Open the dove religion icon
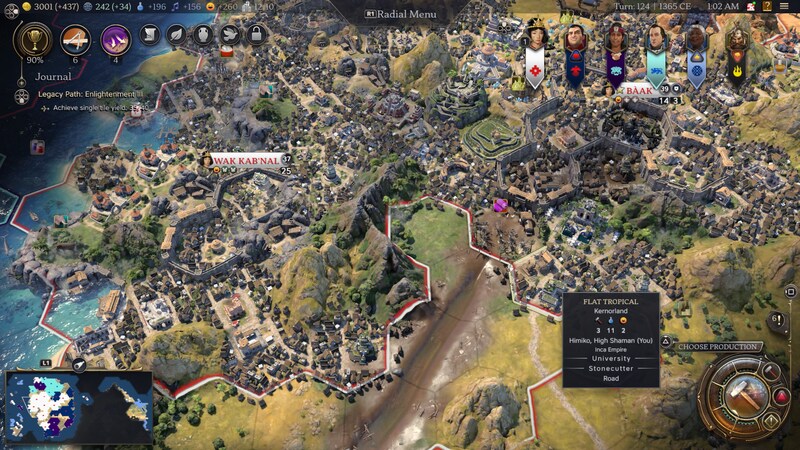Image resolution: width=800 pixels, height=450 pixels. (x=228, y=35)
